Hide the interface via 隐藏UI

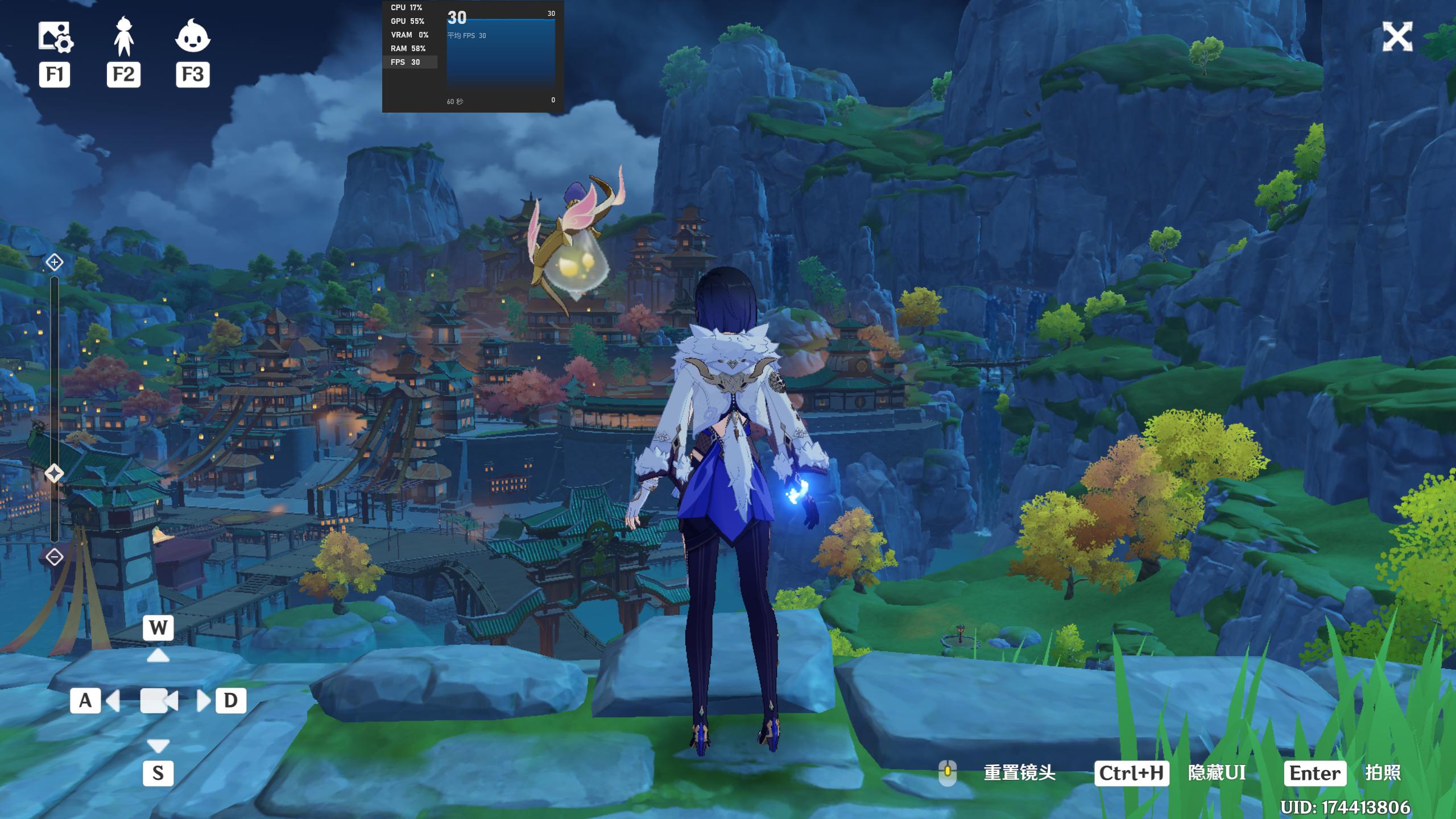[1217, 773]
